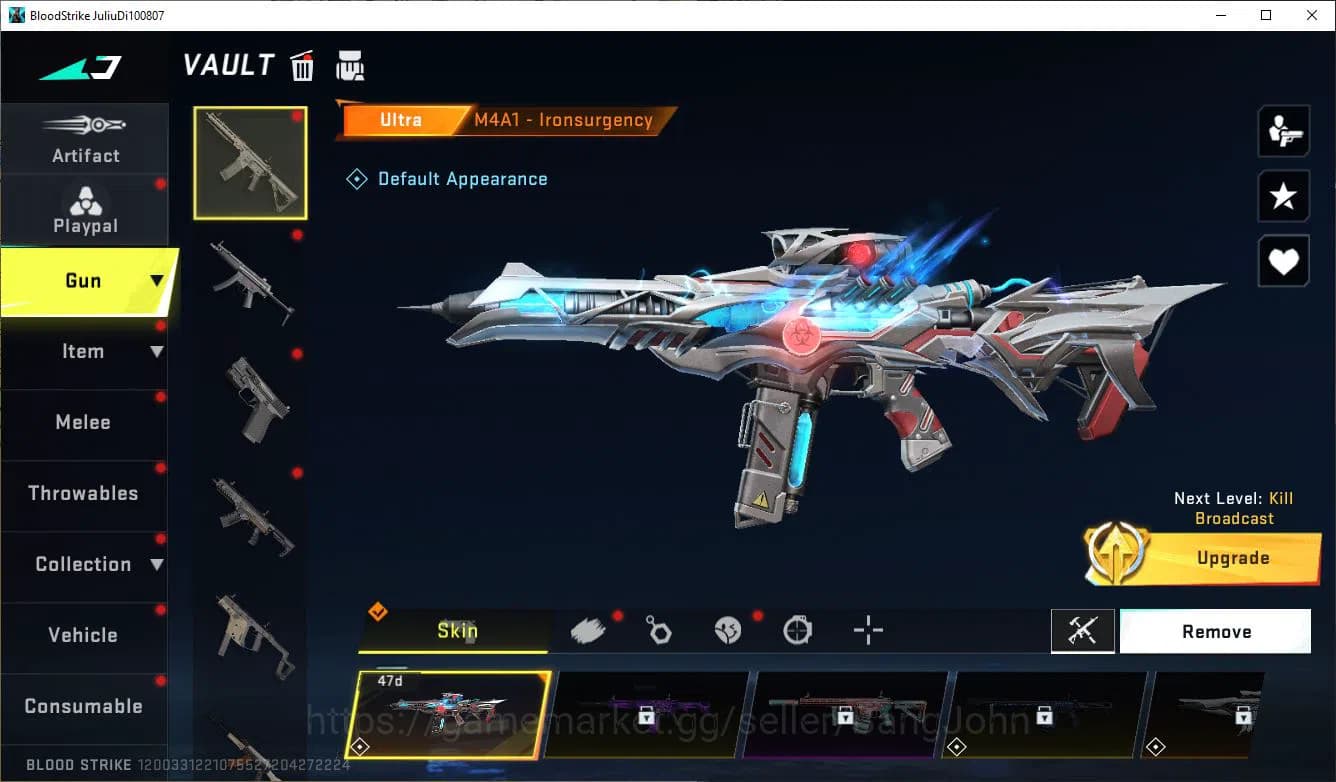Image resolution: width=1336 pixels, height=782 pixels.
Task: Click the weapon crate icon next to trash
Action: coord(350,65)
